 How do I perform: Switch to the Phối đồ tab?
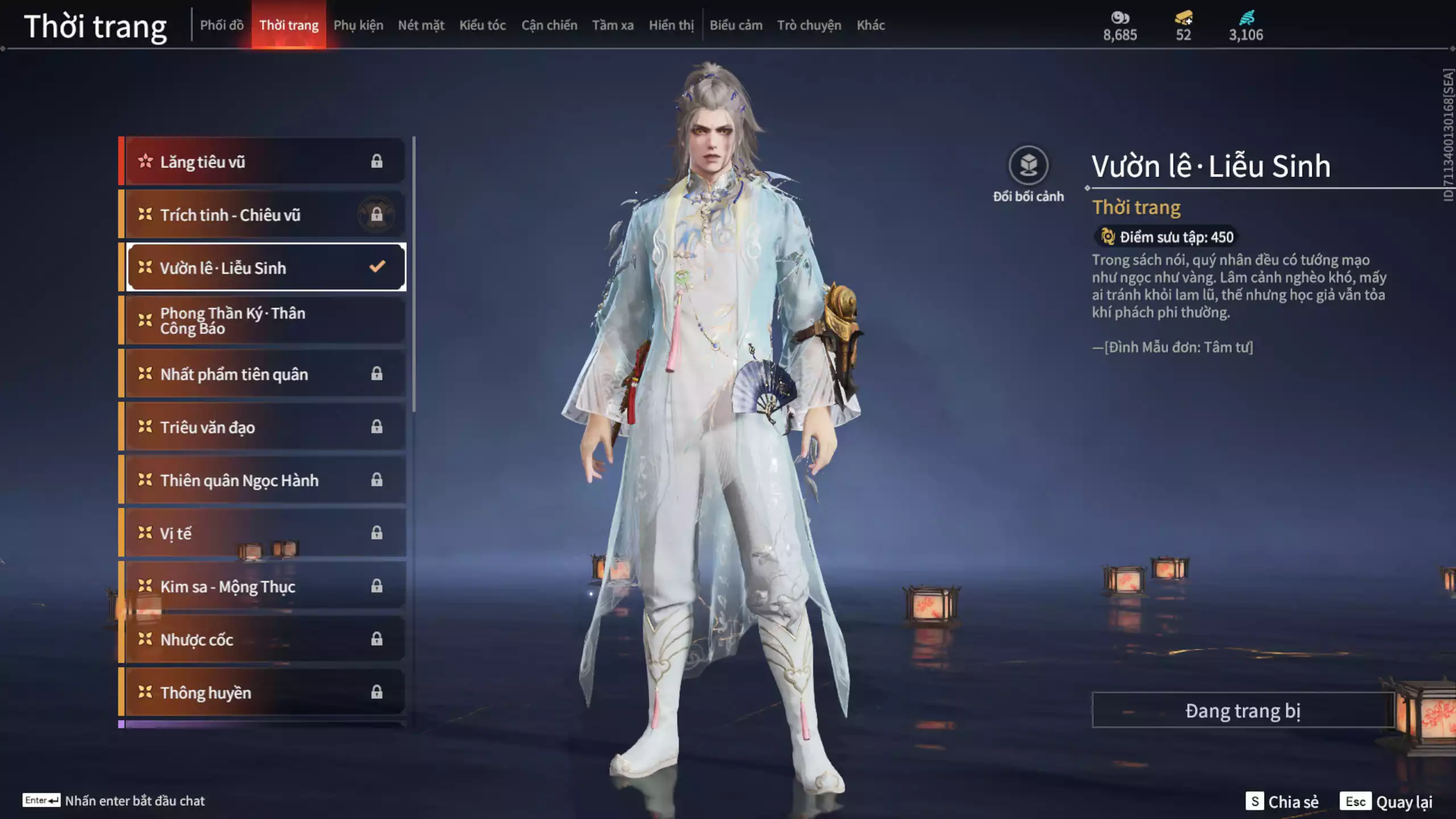click(x=222, y=25)
